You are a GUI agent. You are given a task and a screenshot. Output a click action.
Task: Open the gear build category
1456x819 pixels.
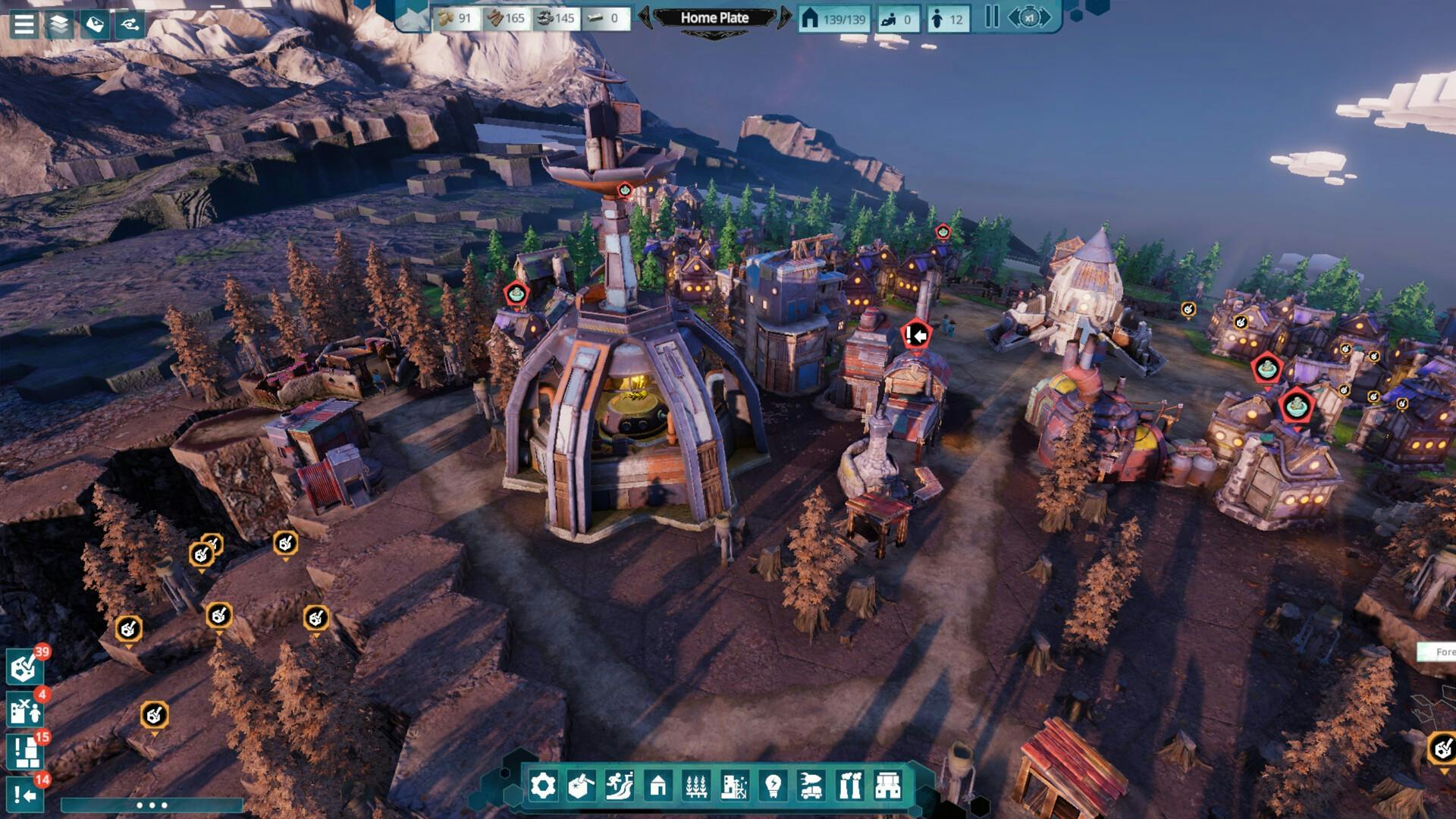pos(543,786)
